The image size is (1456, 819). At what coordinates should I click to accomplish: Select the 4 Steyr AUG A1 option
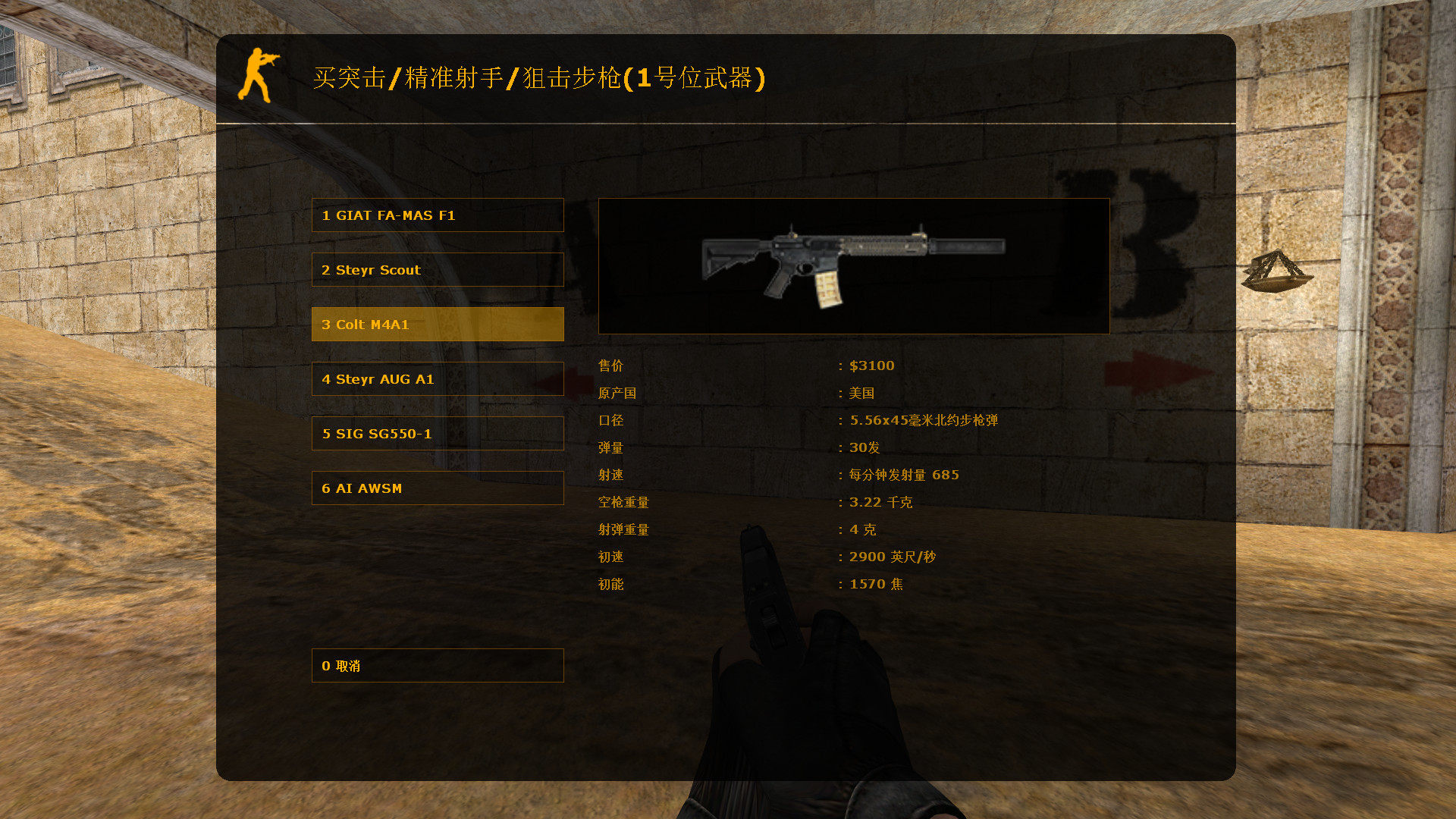[438, 378]
